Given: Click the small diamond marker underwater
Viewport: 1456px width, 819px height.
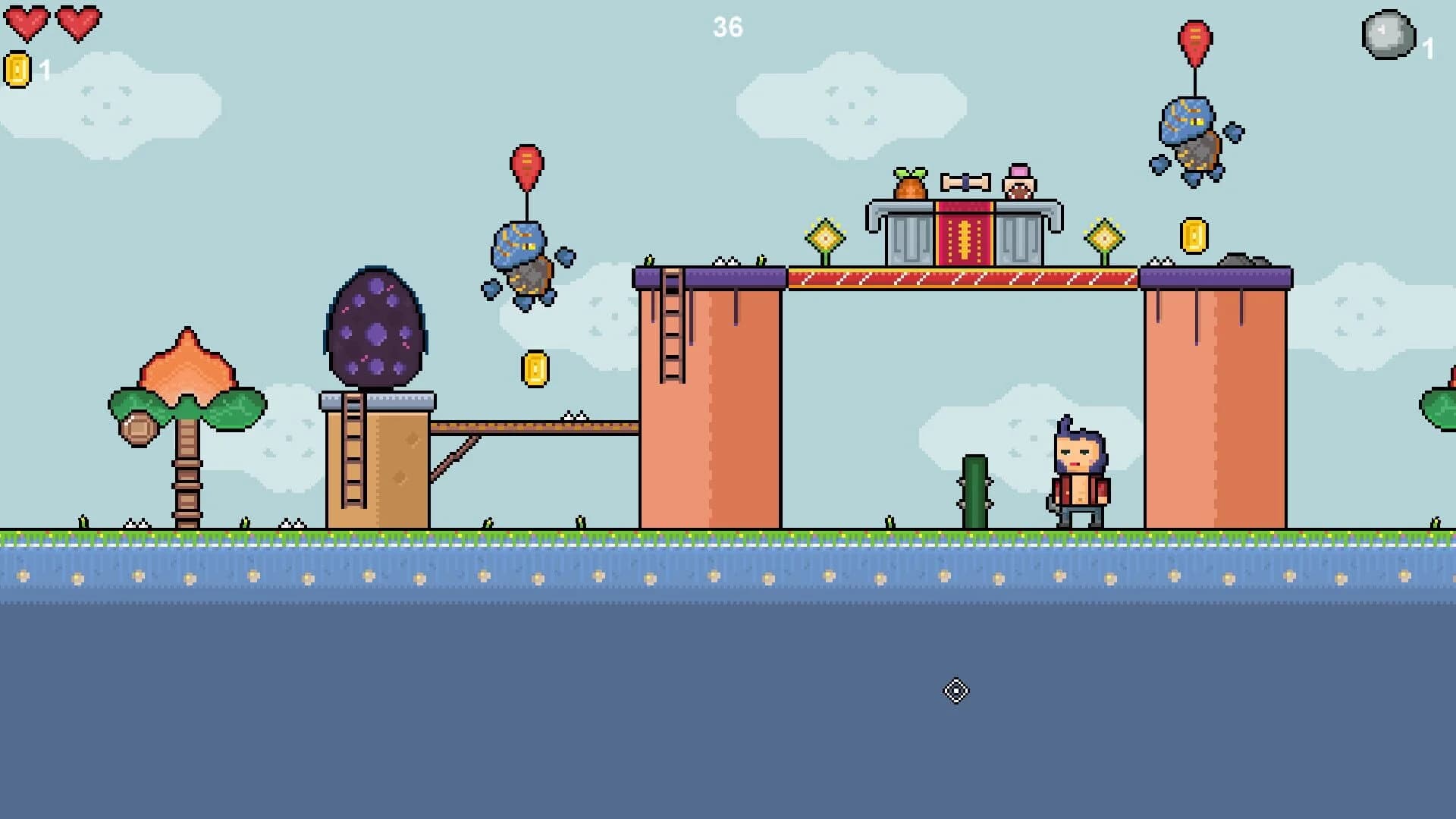Looking at the screenshot, I should click(x=957, y=691).
